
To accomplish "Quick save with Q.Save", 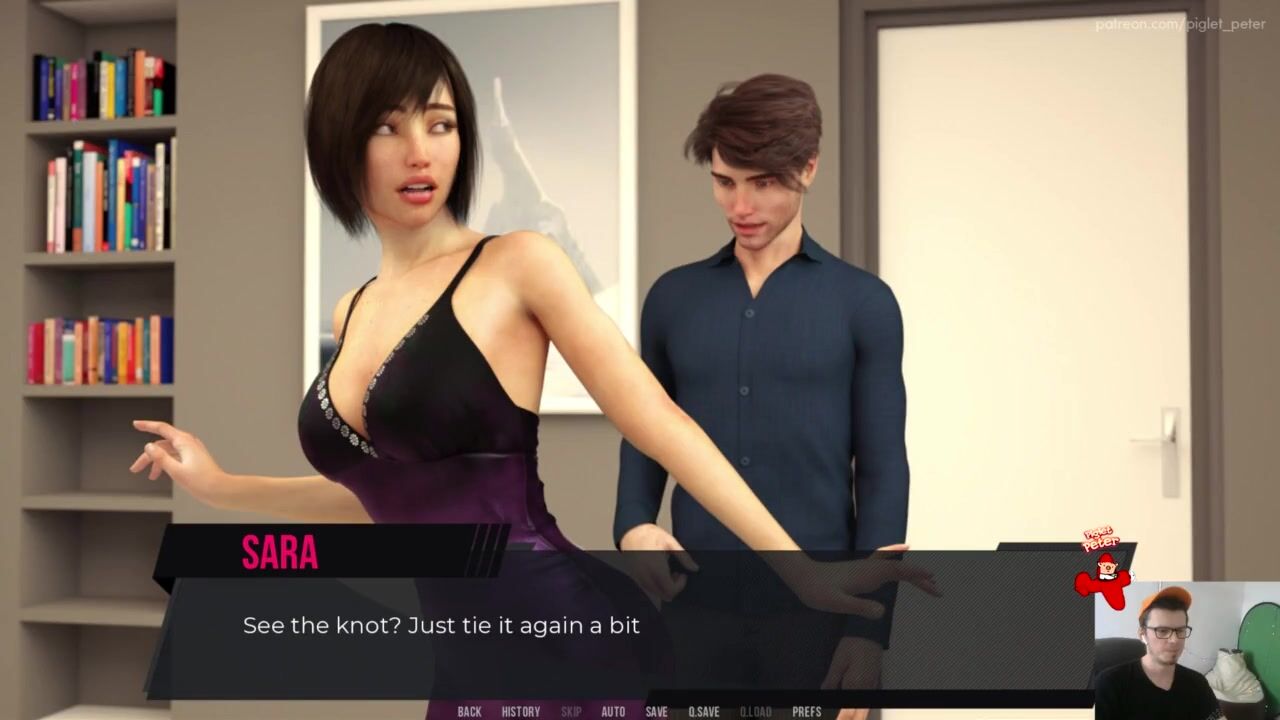I will (703, 712).
